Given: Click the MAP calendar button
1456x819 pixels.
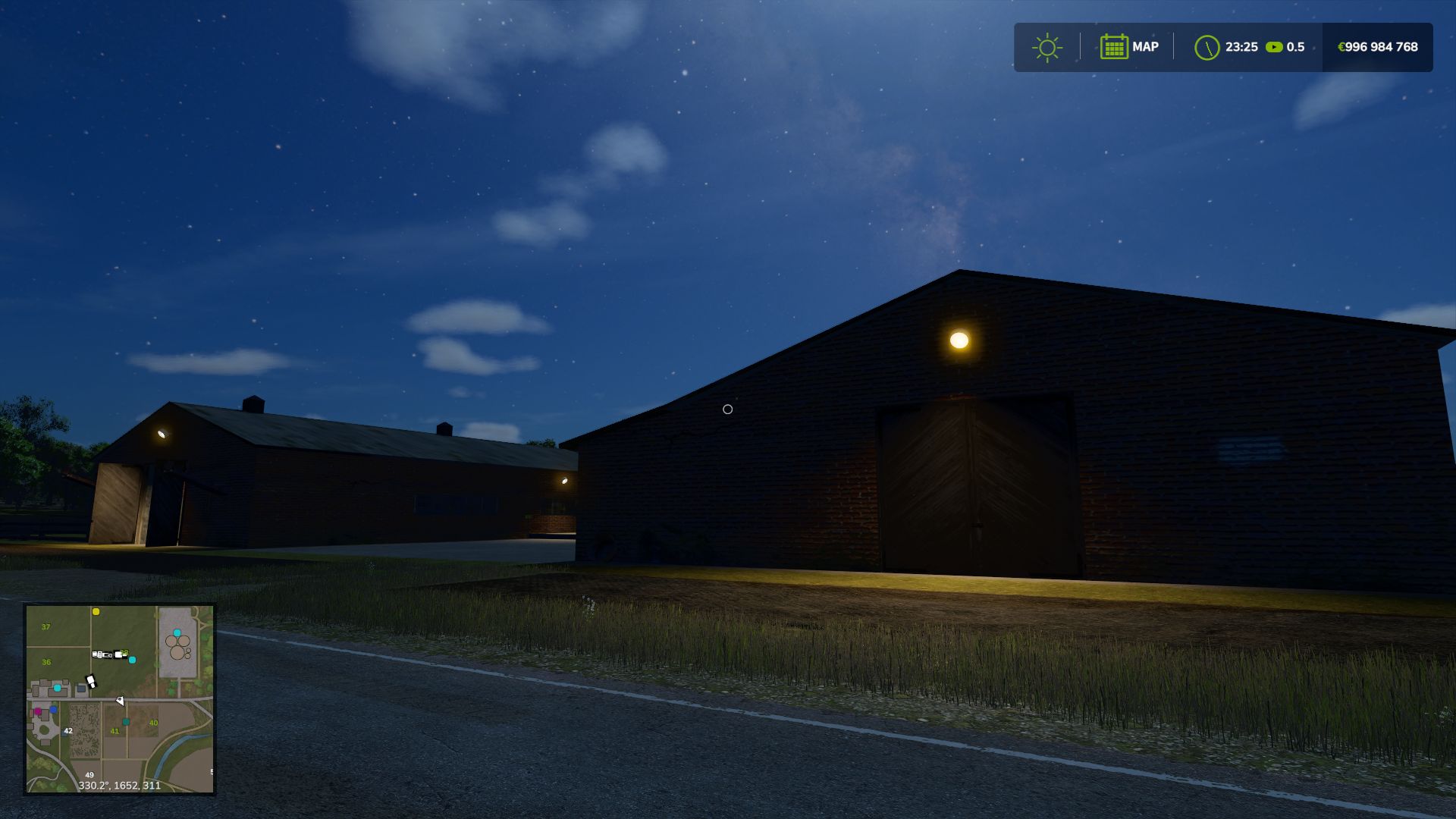Looking at the screenshot, I should pos(1128,47).
